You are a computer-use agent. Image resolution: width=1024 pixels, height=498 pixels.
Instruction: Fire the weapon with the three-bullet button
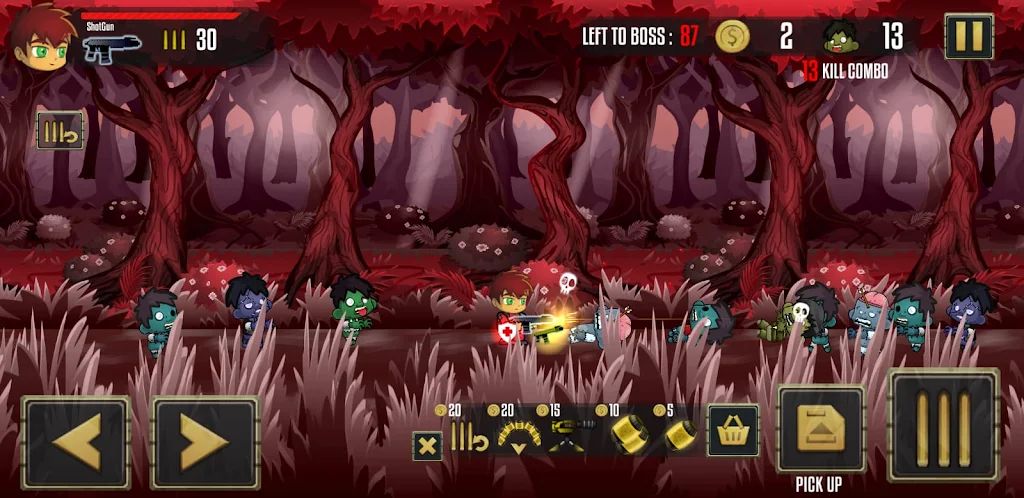pos(944,425)
